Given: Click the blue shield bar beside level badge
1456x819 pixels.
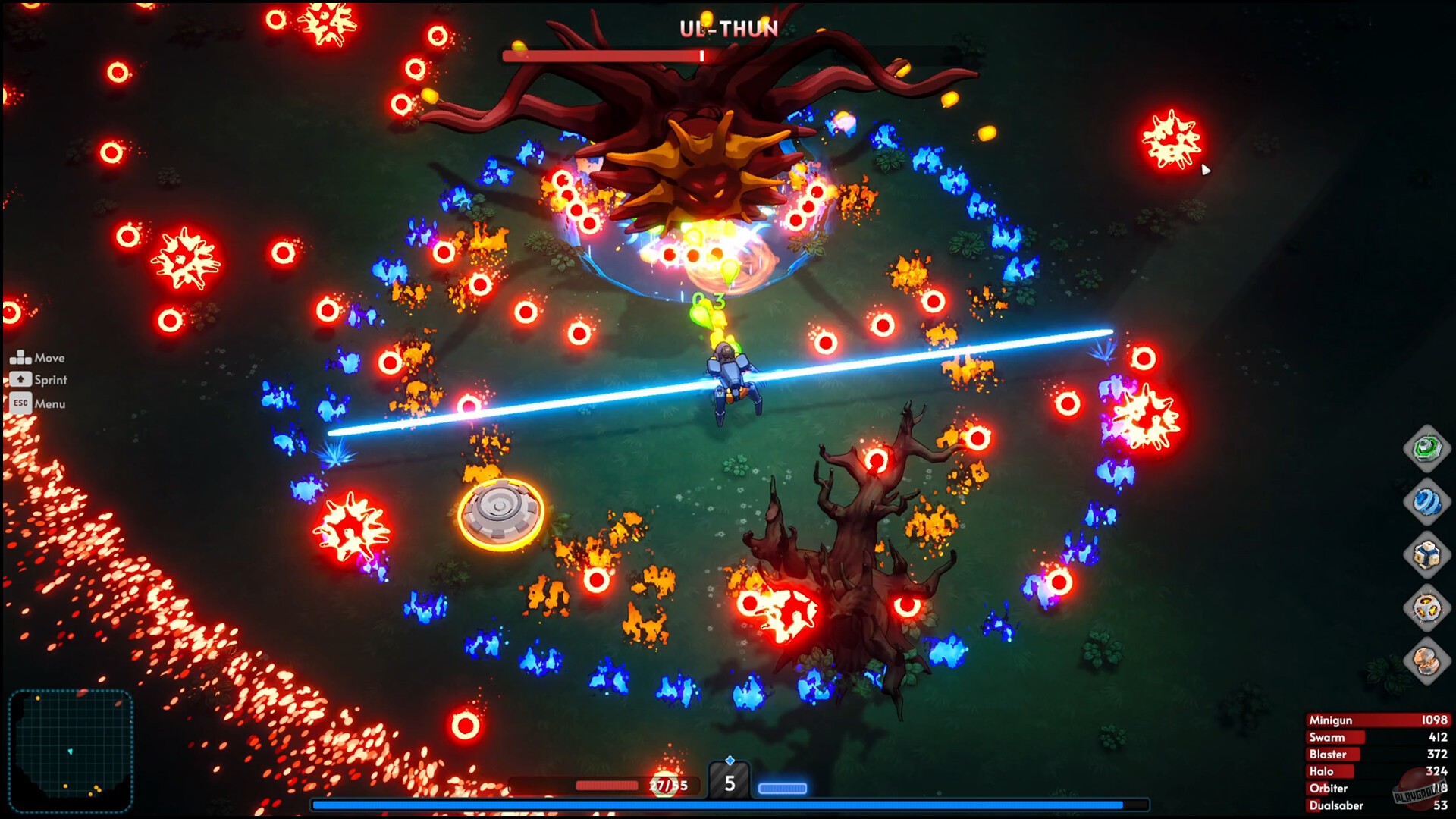Looking at the screenshot, I should [x=783, y=787].
